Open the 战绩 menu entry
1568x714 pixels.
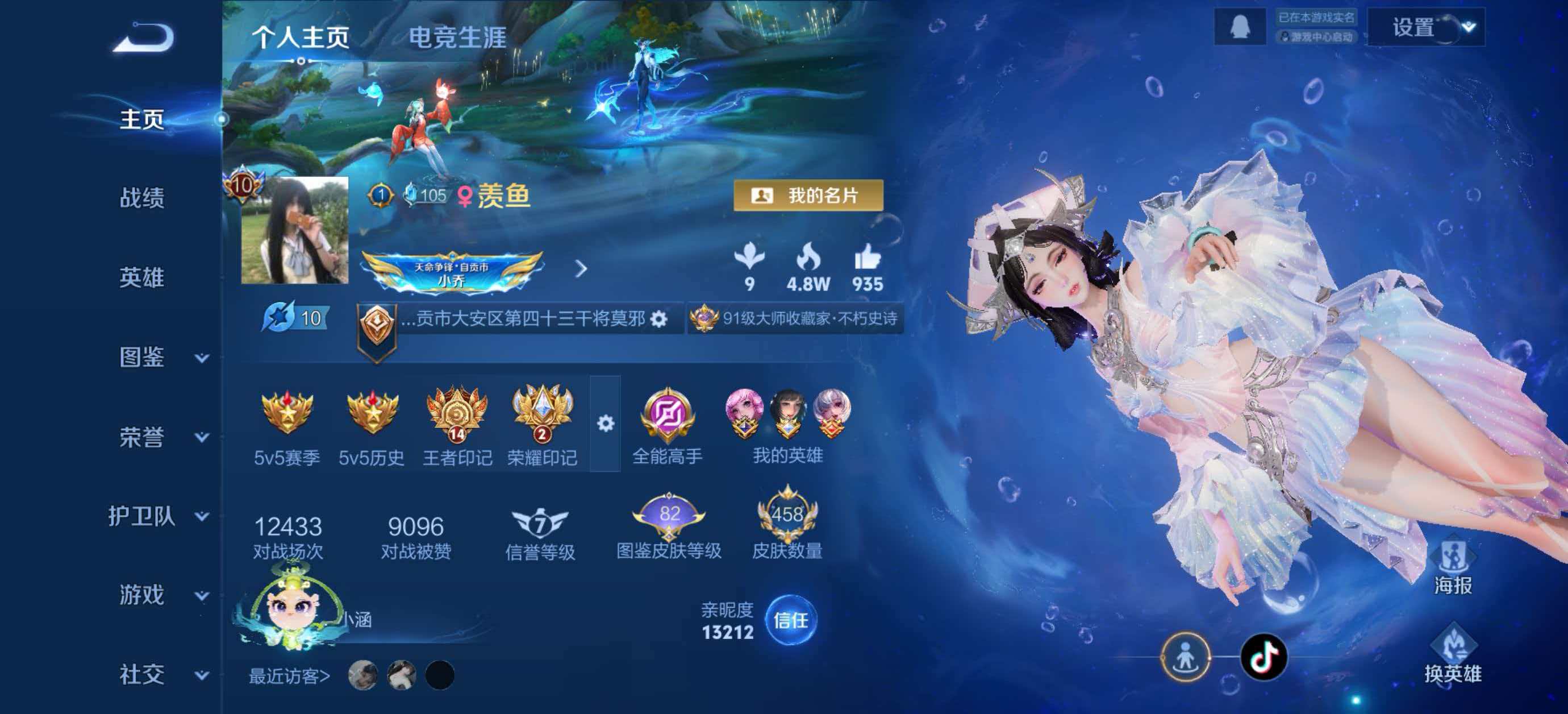(x=142, y=198)
